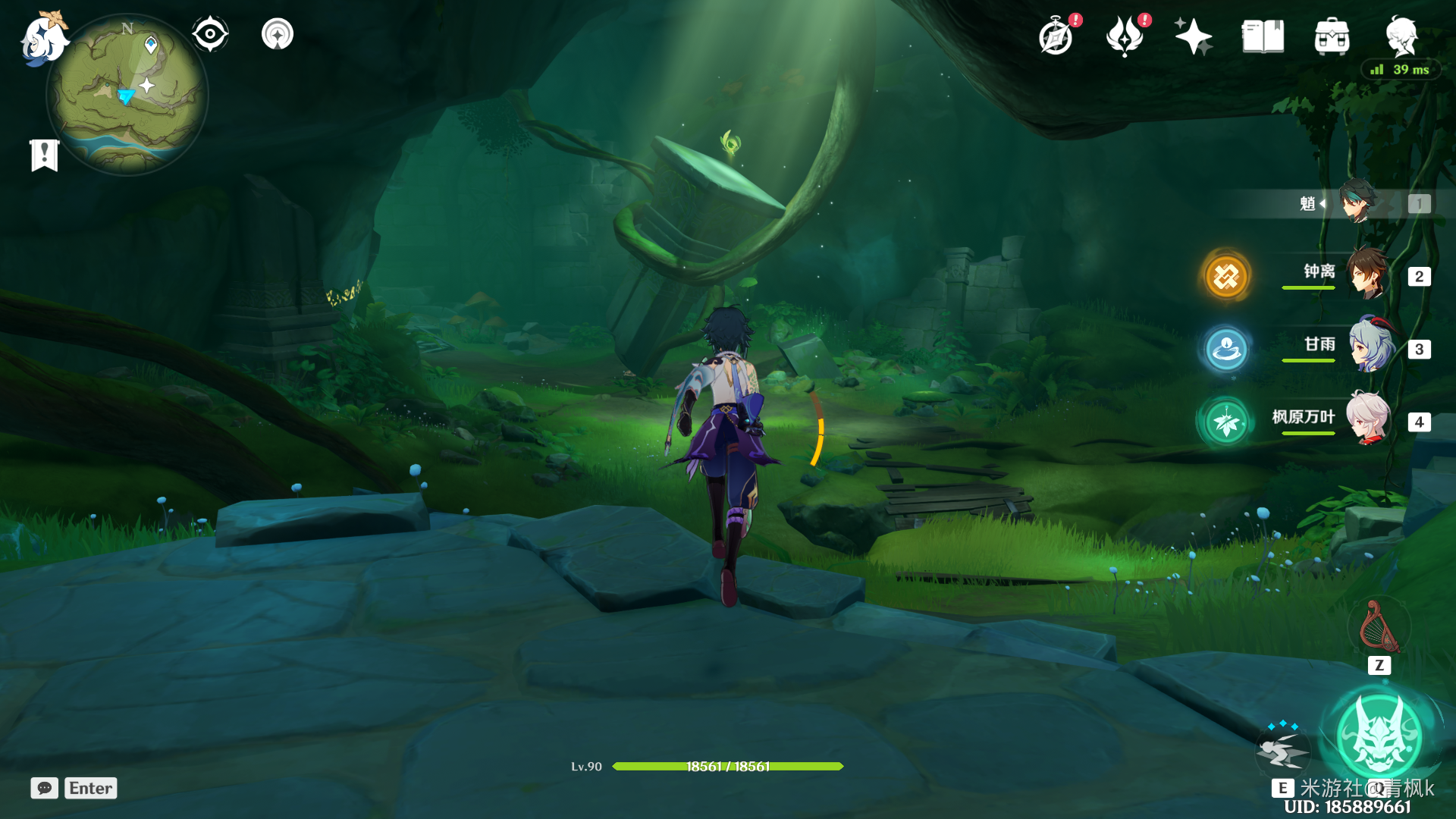Image resolution: width=1456 pixels, height=819 pixels.
Task: Toggle the elemental sight eye icon
Action: [x=210, y=34]
